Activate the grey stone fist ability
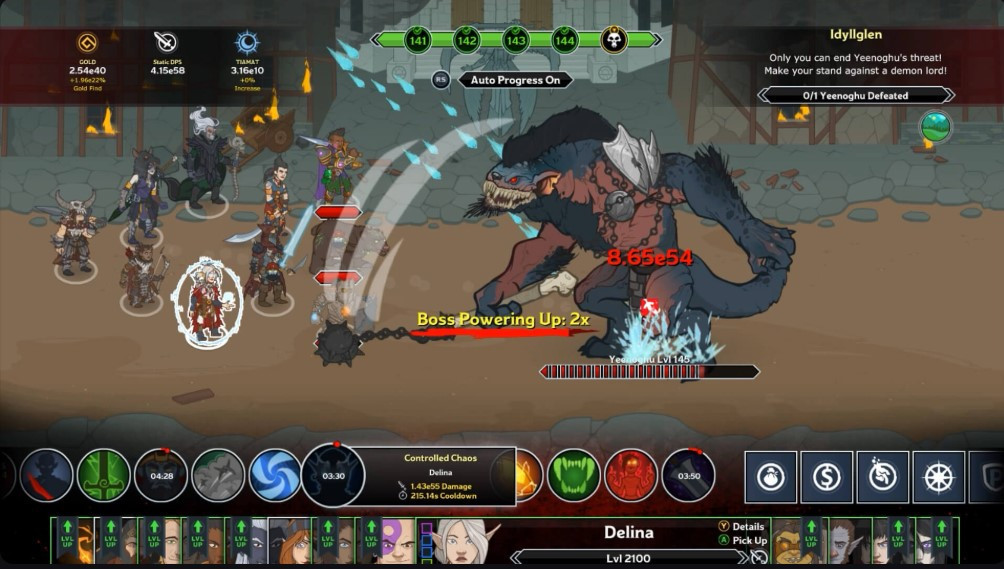Image resolution: width=1004 pixels, height=569 pixels. click(218, 475)
